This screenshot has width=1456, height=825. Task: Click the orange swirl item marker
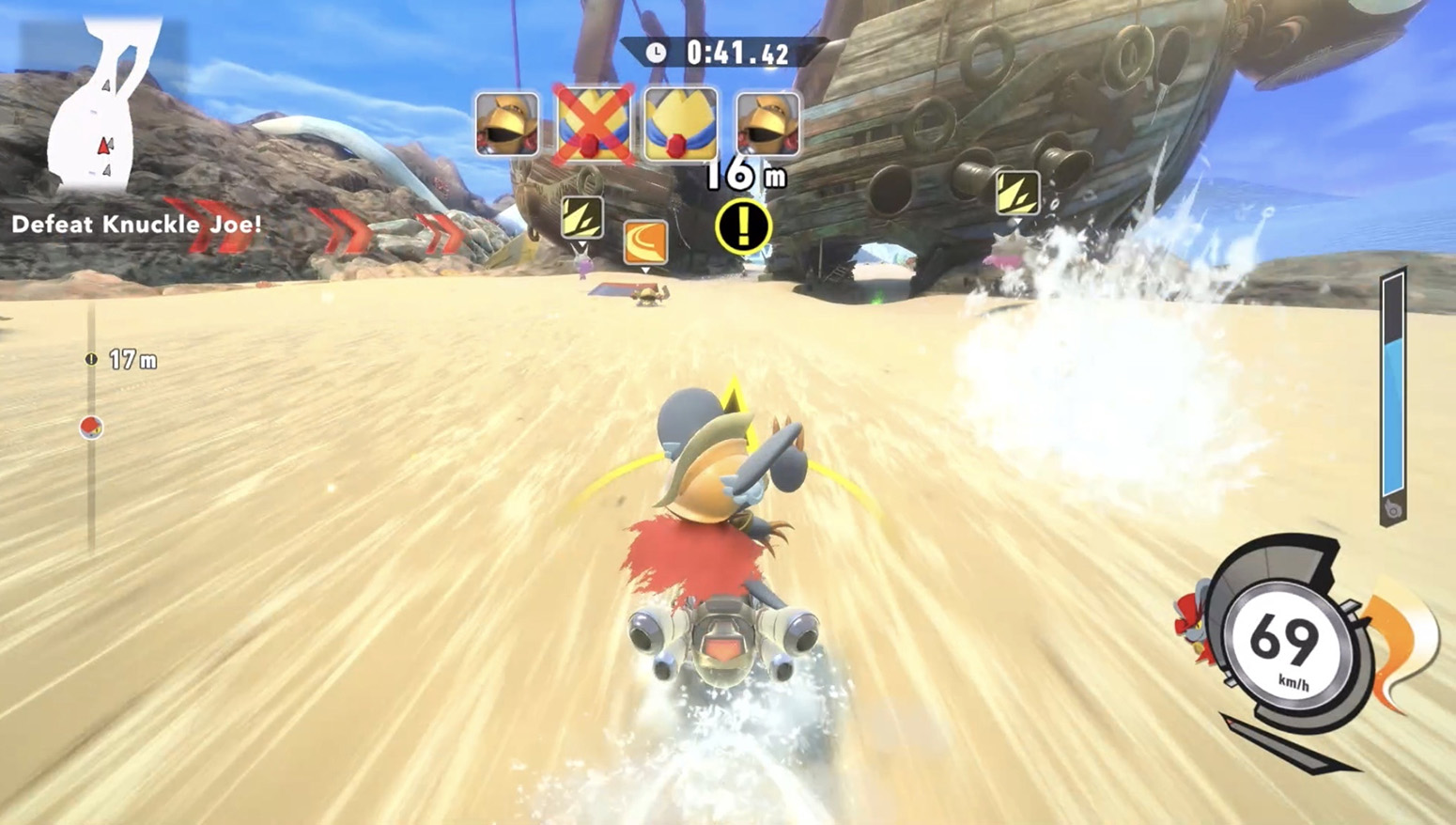[645, 241]
